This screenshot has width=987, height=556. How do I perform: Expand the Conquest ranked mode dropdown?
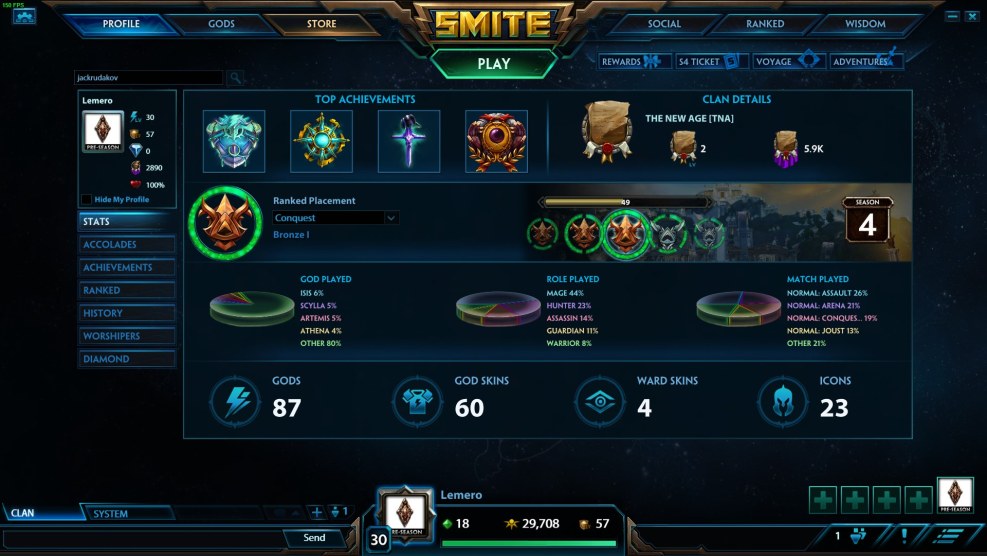click(336, 218)
